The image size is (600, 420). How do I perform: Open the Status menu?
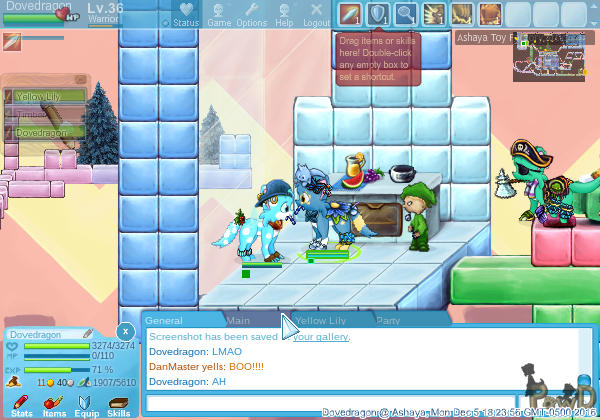click(185, 14)
